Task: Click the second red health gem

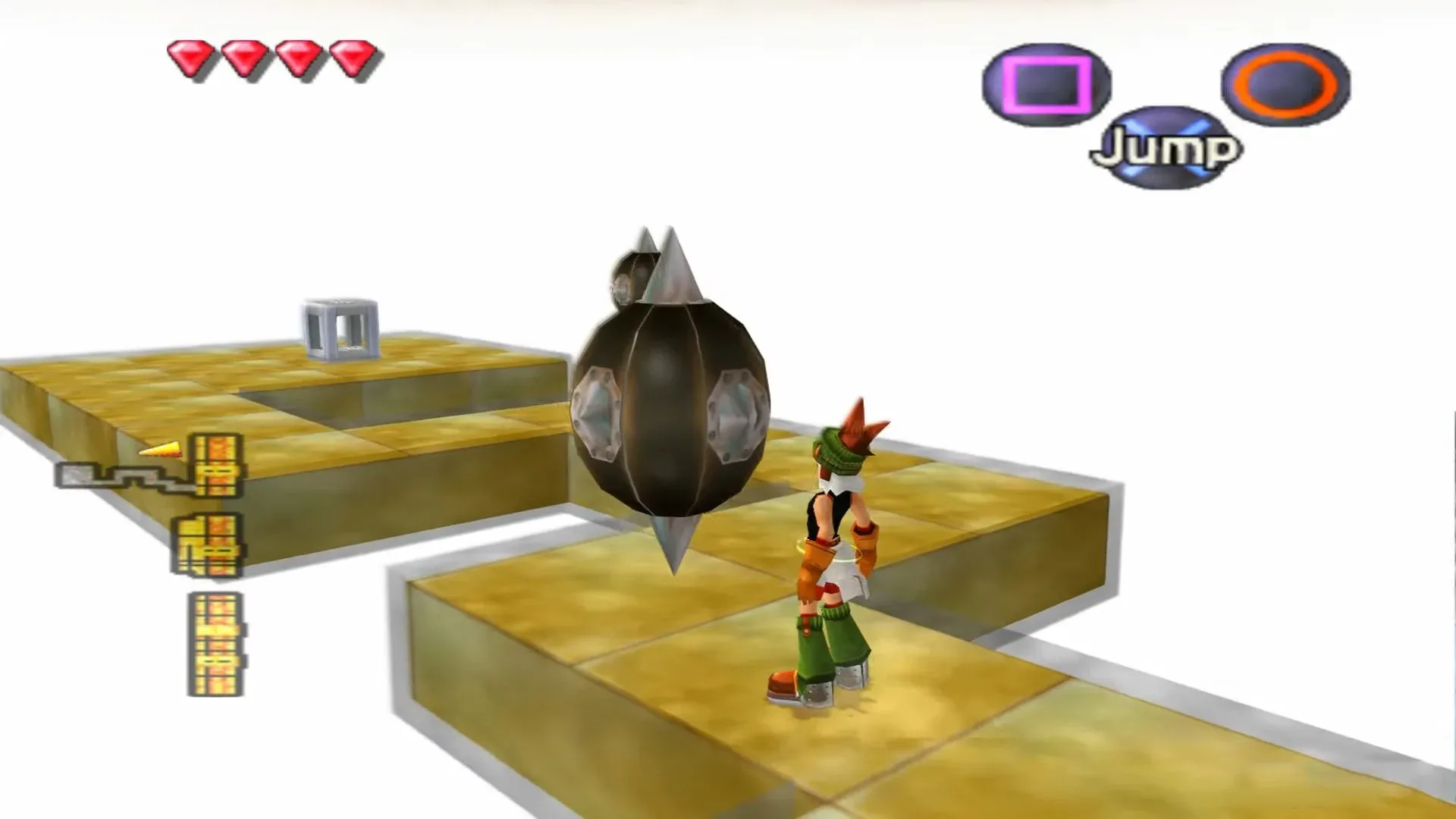Action: point(244,57)
